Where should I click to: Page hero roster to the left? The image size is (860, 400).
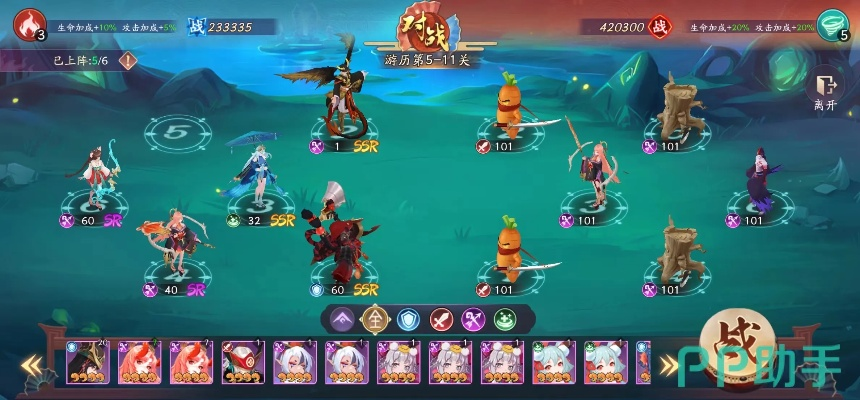35,364
